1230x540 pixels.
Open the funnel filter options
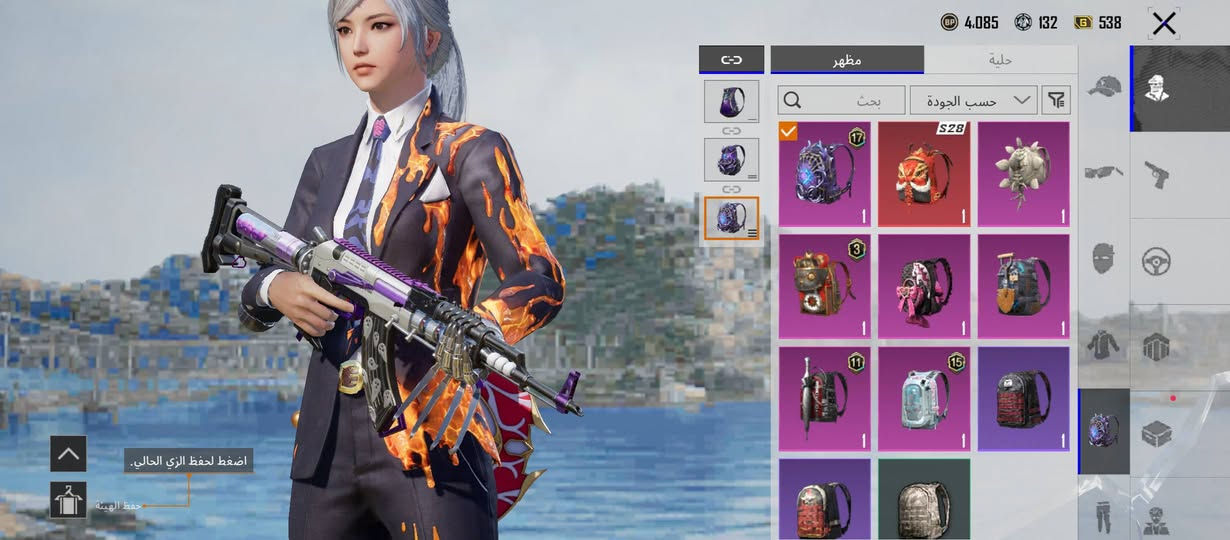pyautogui.click(x=1056, y=100)
